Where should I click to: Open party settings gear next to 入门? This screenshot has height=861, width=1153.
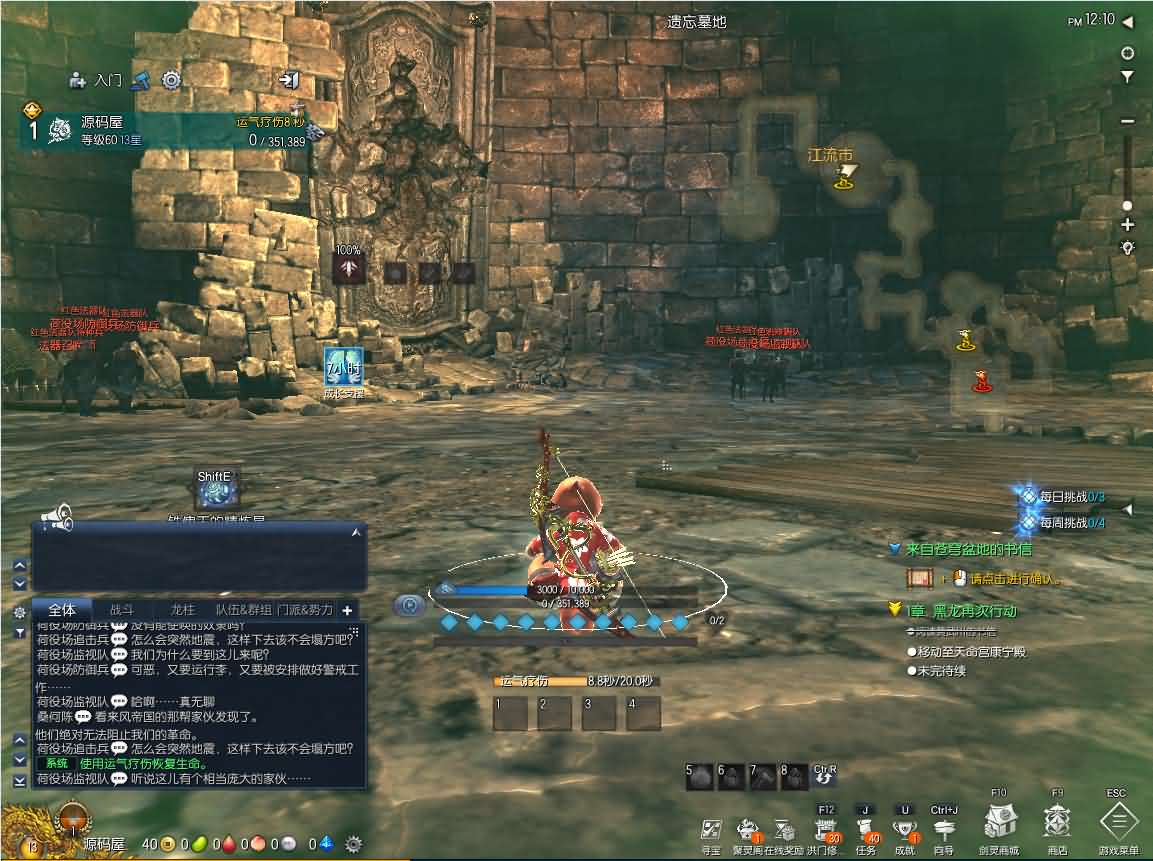coord(171,80)
